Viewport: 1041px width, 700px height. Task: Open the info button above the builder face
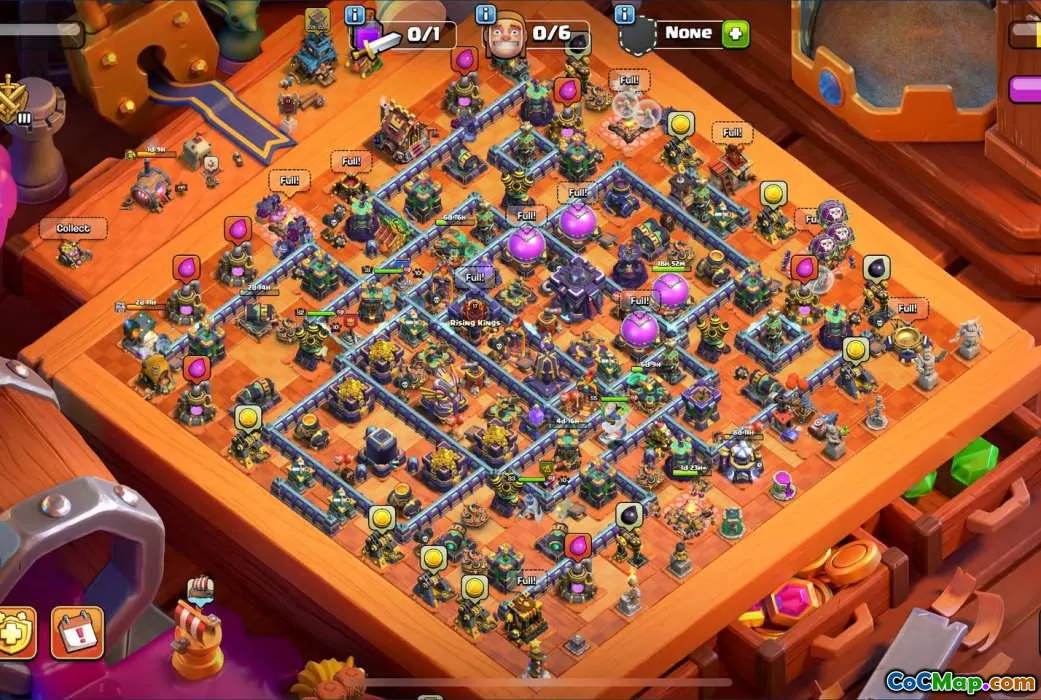(486, 15)
